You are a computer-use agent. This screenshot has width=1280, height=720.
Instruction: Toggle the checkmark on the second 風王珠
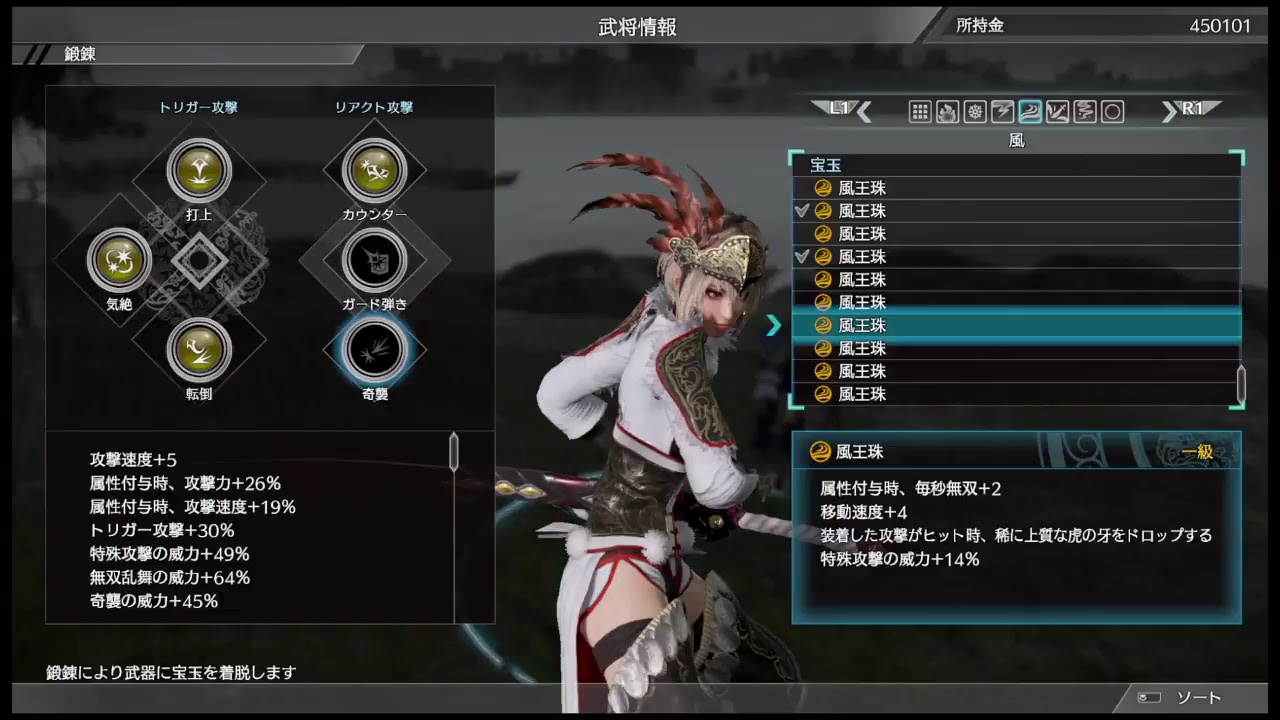coord(803,211)
